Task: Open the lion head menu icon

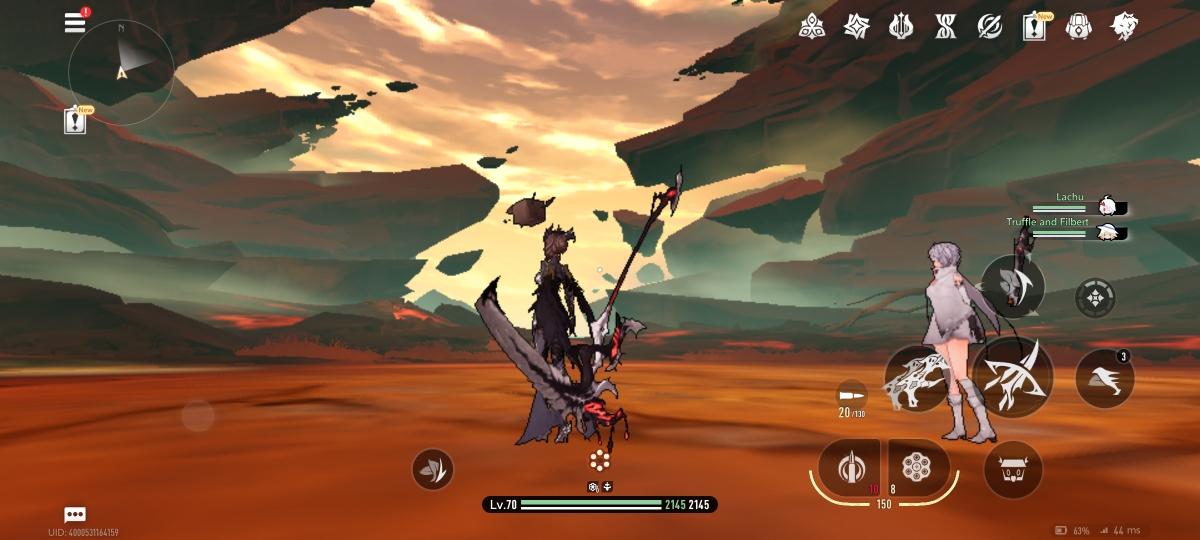Action: (1124, 27)
